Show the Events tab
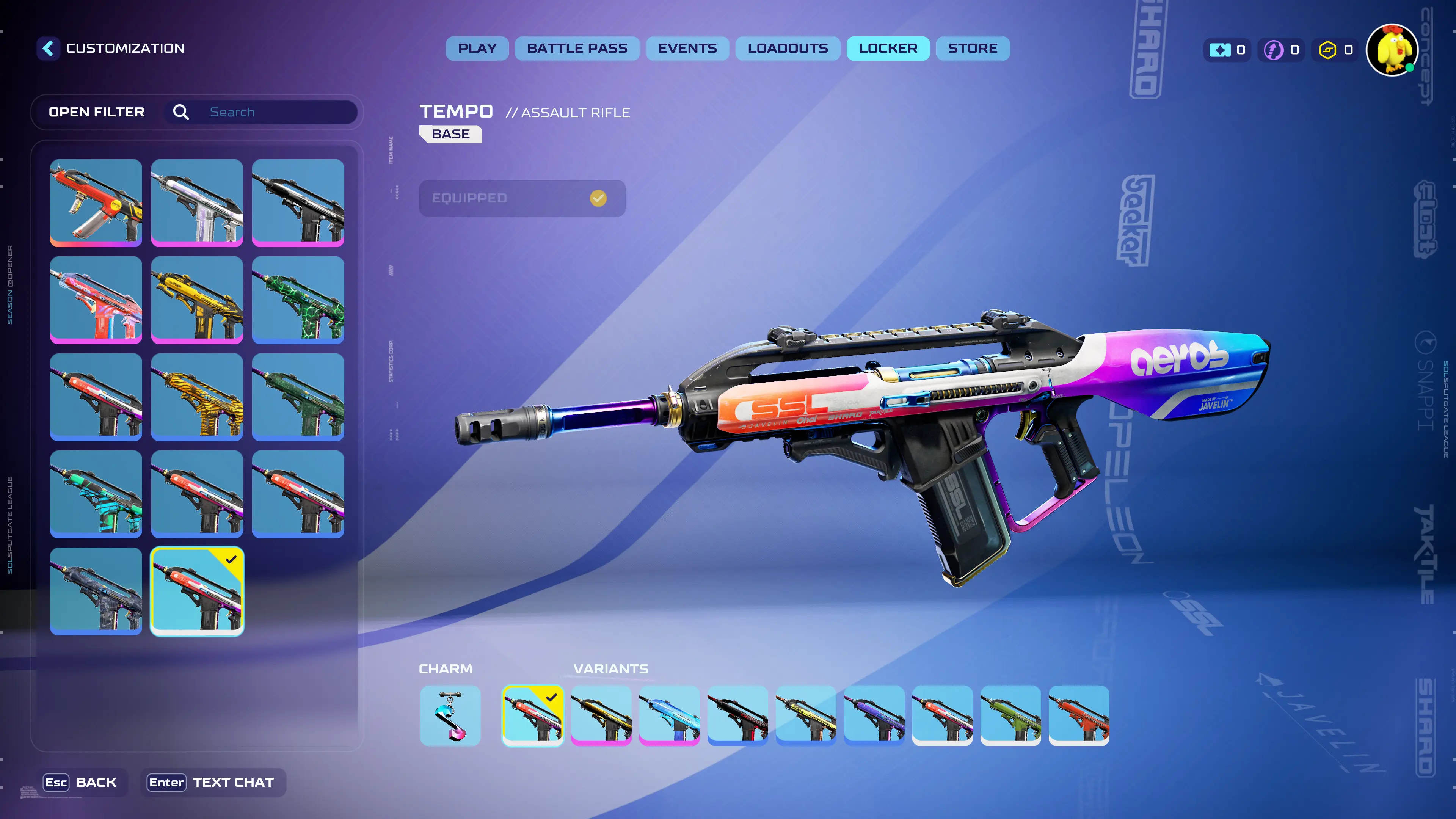This screenshot has height=819, width=1456. coord(687,49)
